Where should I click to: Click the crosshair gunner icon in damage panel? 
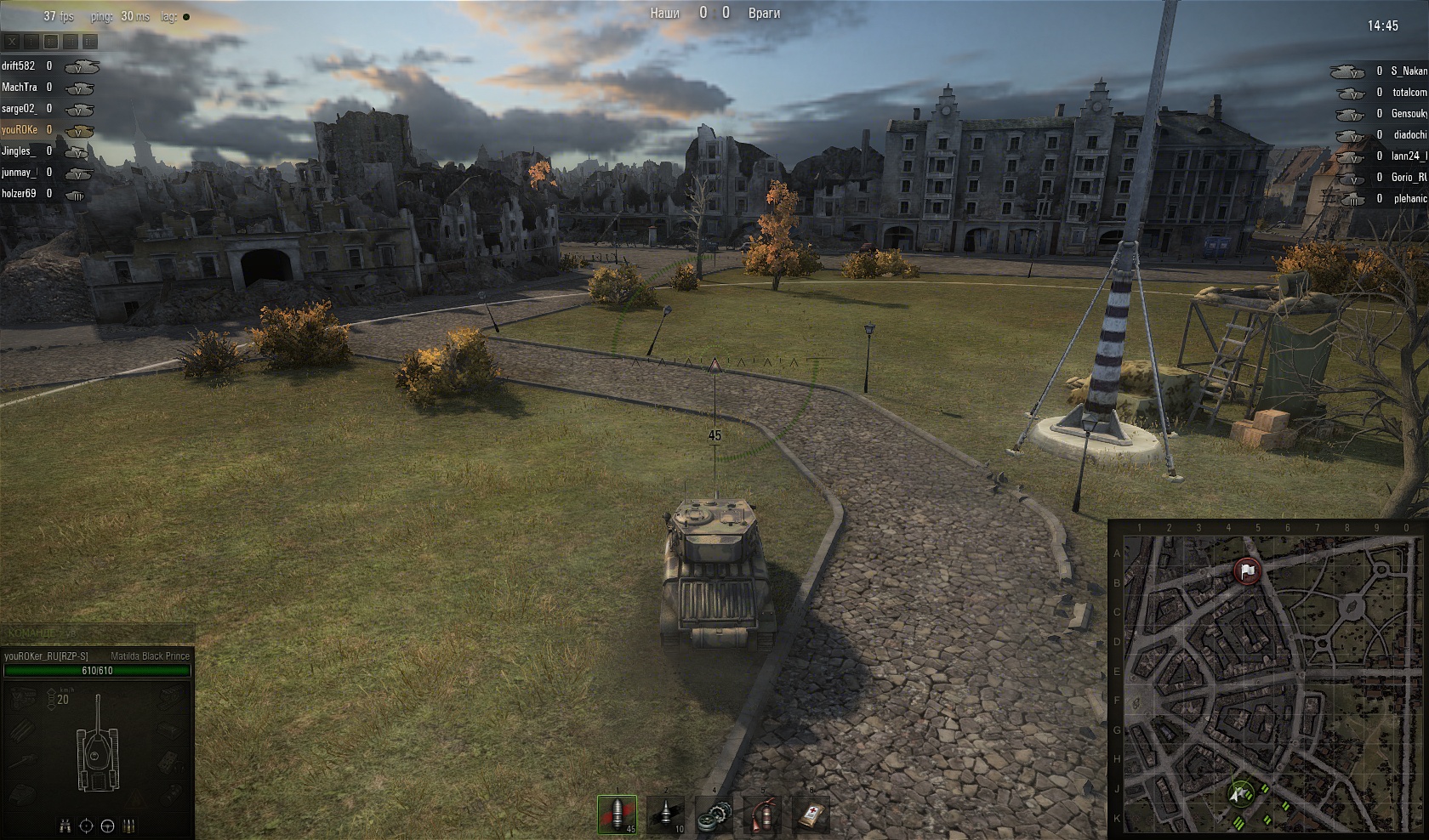click(x=86, y=826)
